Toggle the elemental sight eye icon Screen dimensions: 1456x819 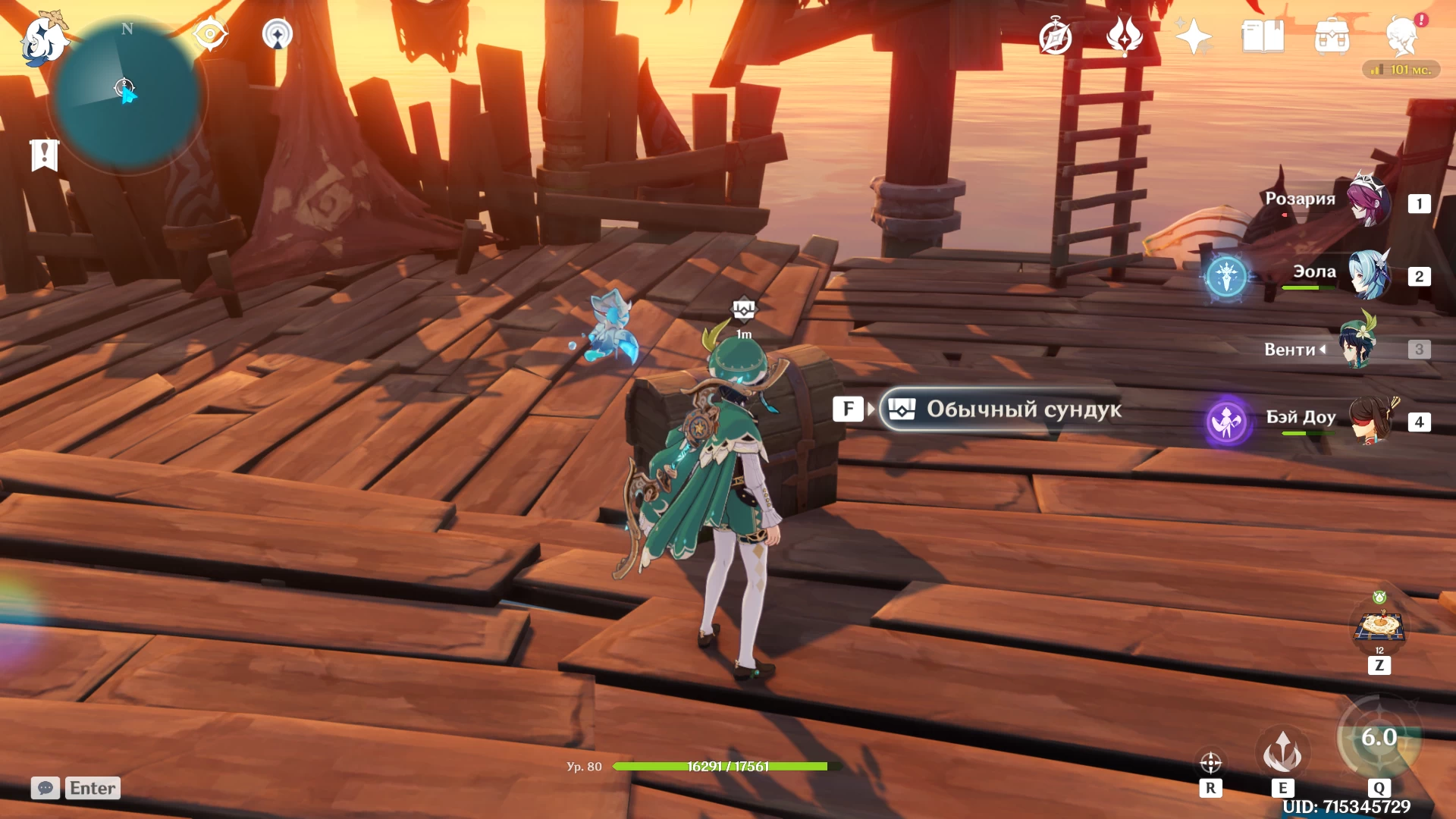click(210, 34)
